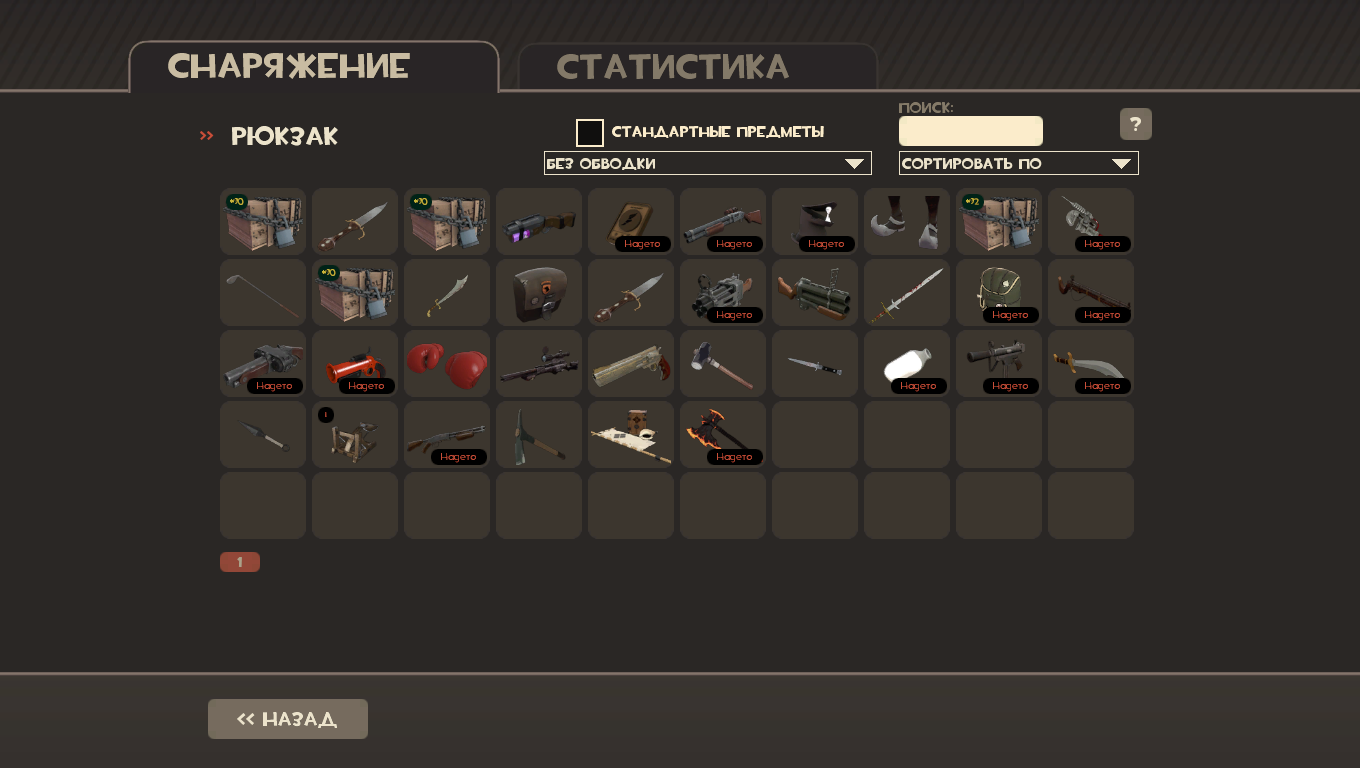Choose the pickaxe item slot
Screen dimensions: 1360x768
(539, 434)
